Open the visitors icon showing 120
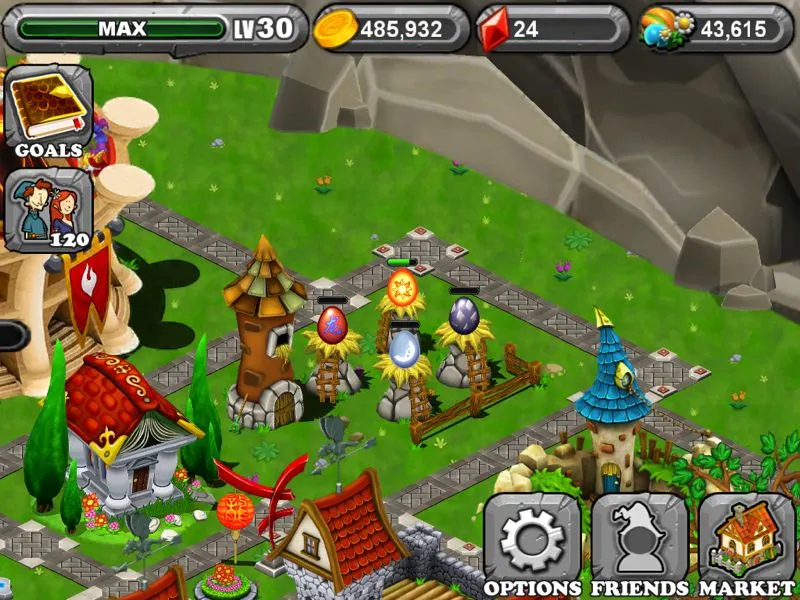This screenshot has height=600, width=800. pos(48,210)
